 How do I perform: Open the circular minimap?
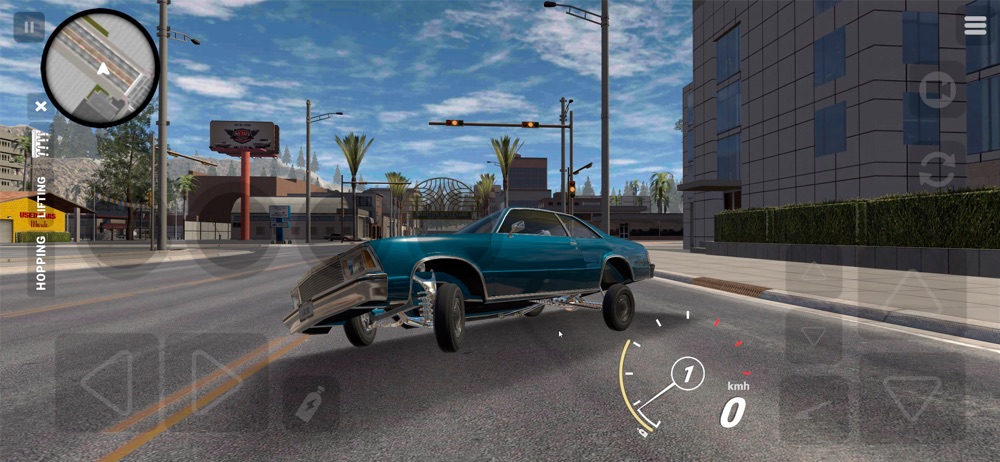100,68
